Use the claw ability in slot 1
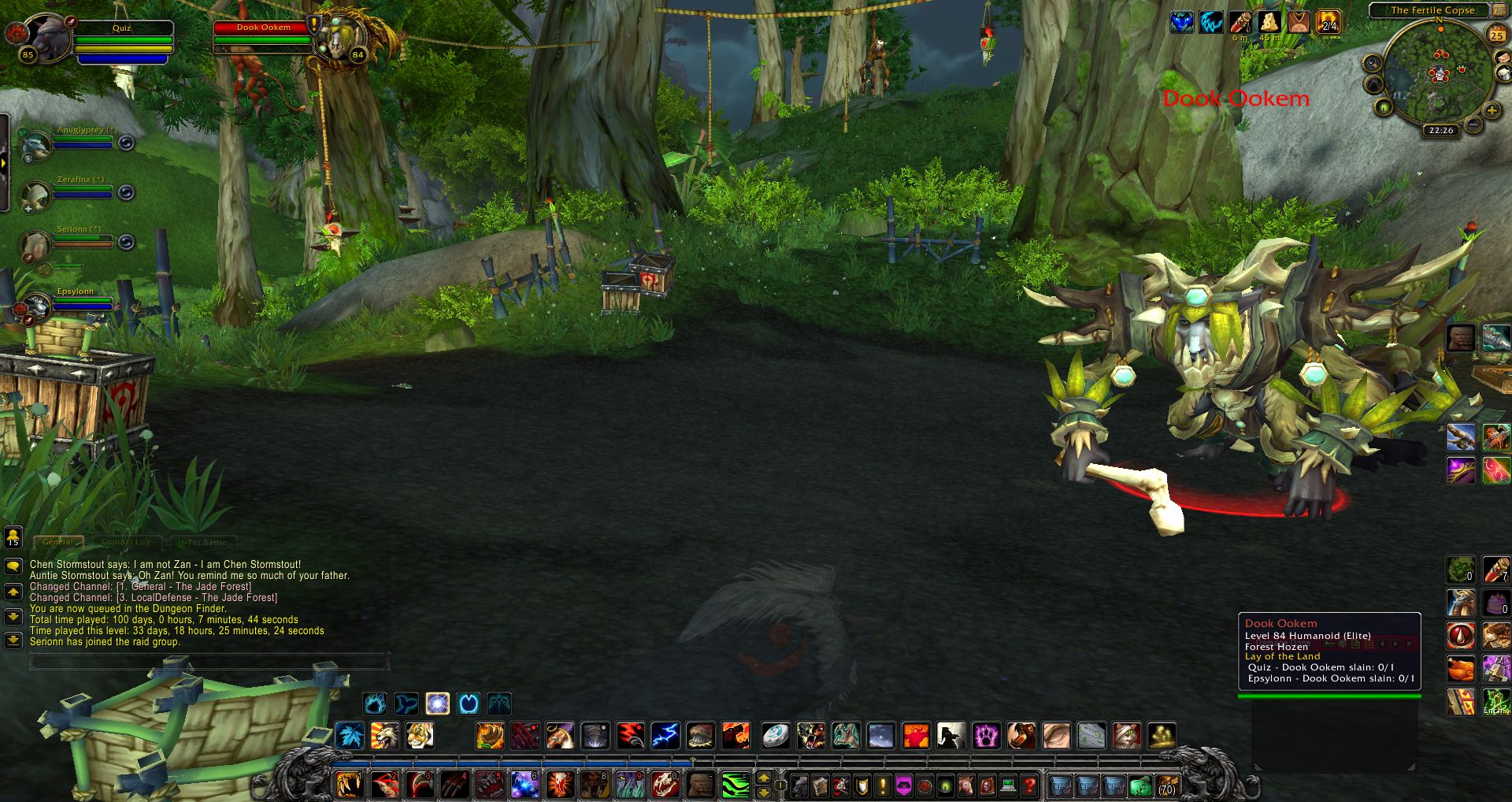 [349, 785]
